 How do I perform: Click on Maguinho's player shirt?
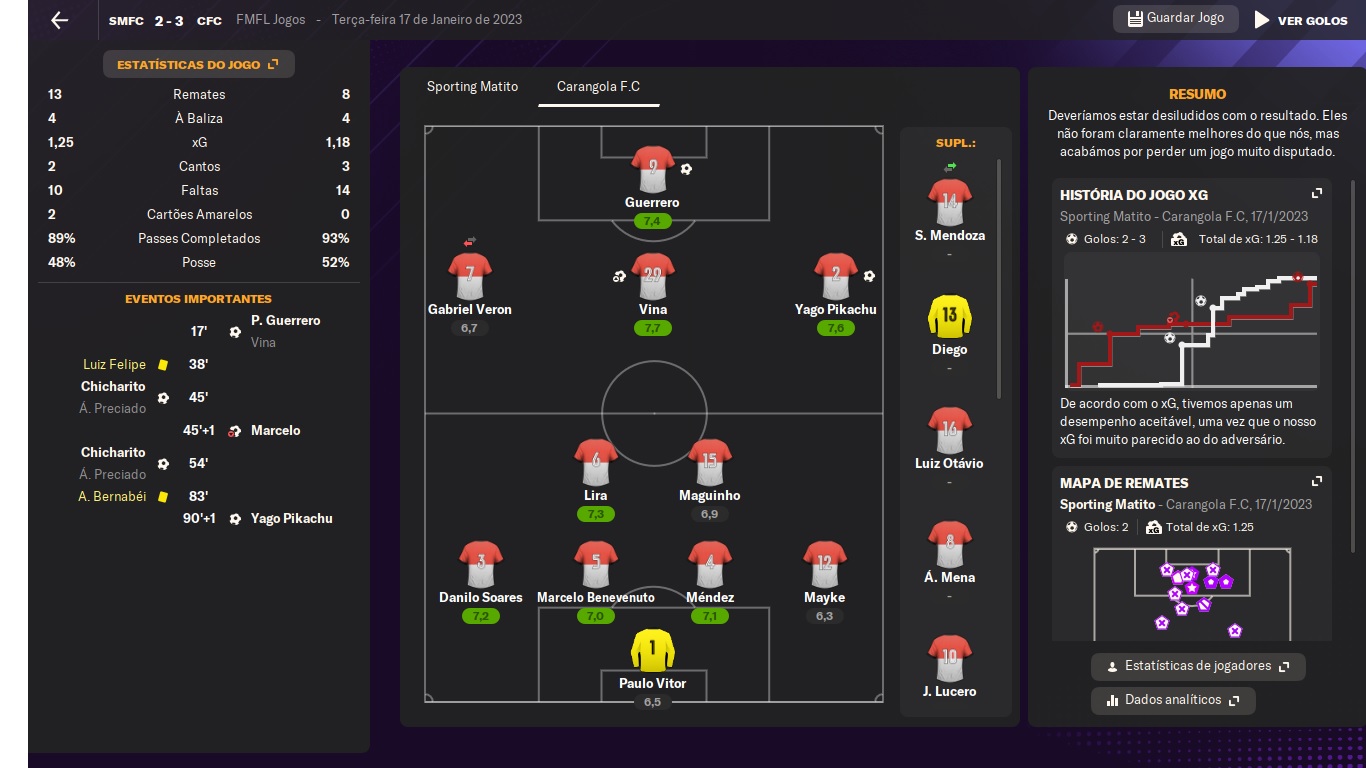click(x=709, y=463)
